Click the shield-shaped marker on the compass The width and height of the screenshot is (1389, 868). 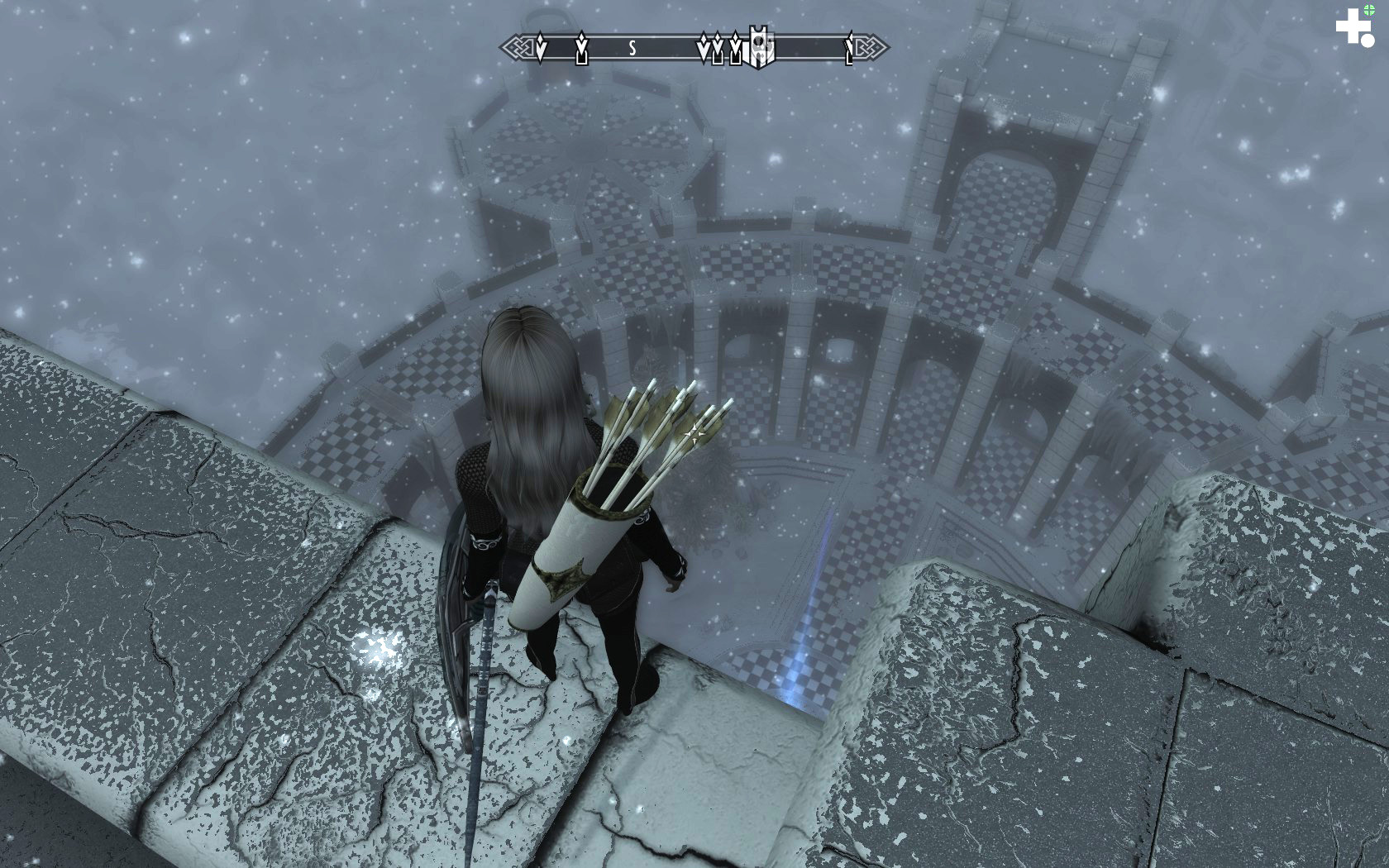click(760, 45)
